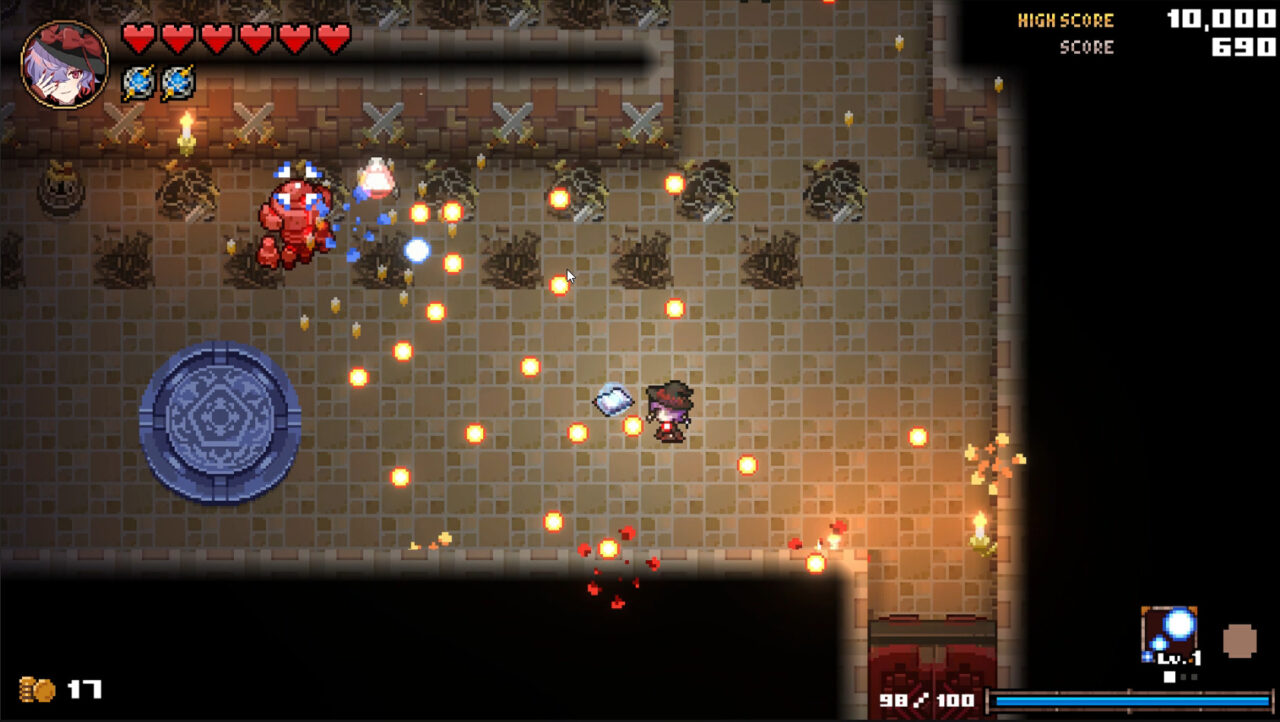
Task: Expand the HIGH SCORE display
Action: pyautogui.click(x=1065, y=20)
